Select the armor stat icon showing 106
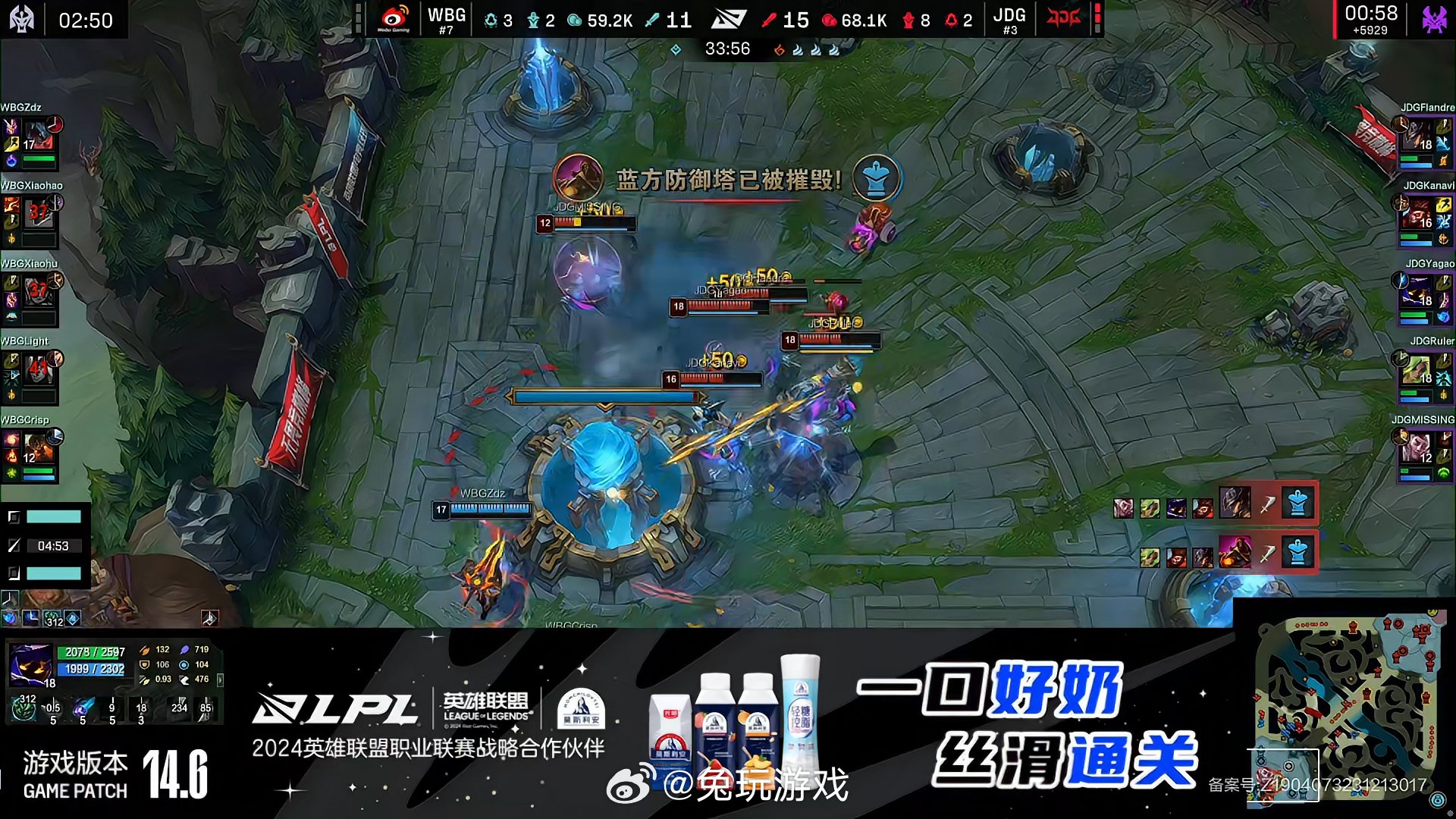1456x819 pixels. [x=144, y=664]
